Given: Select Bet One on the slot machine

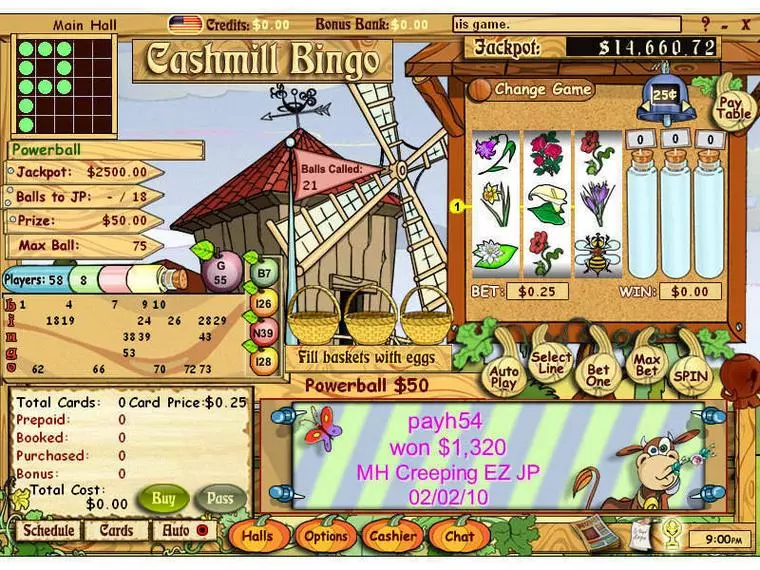Looking at the screenshot, I should [597, 374].
